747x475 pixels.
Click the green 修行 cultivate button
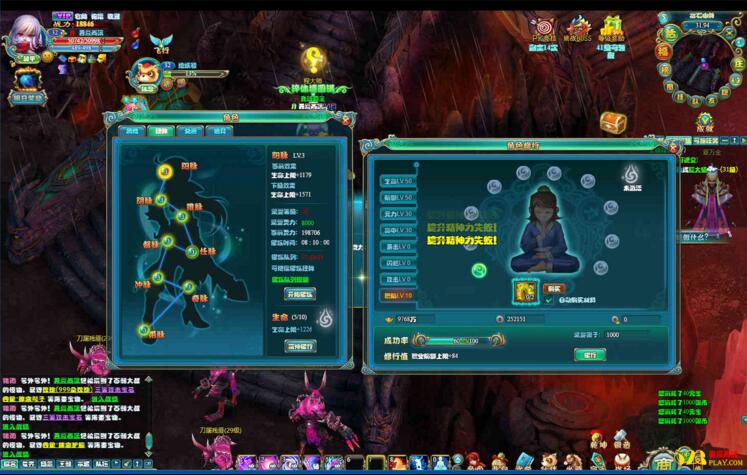point(589,354)
